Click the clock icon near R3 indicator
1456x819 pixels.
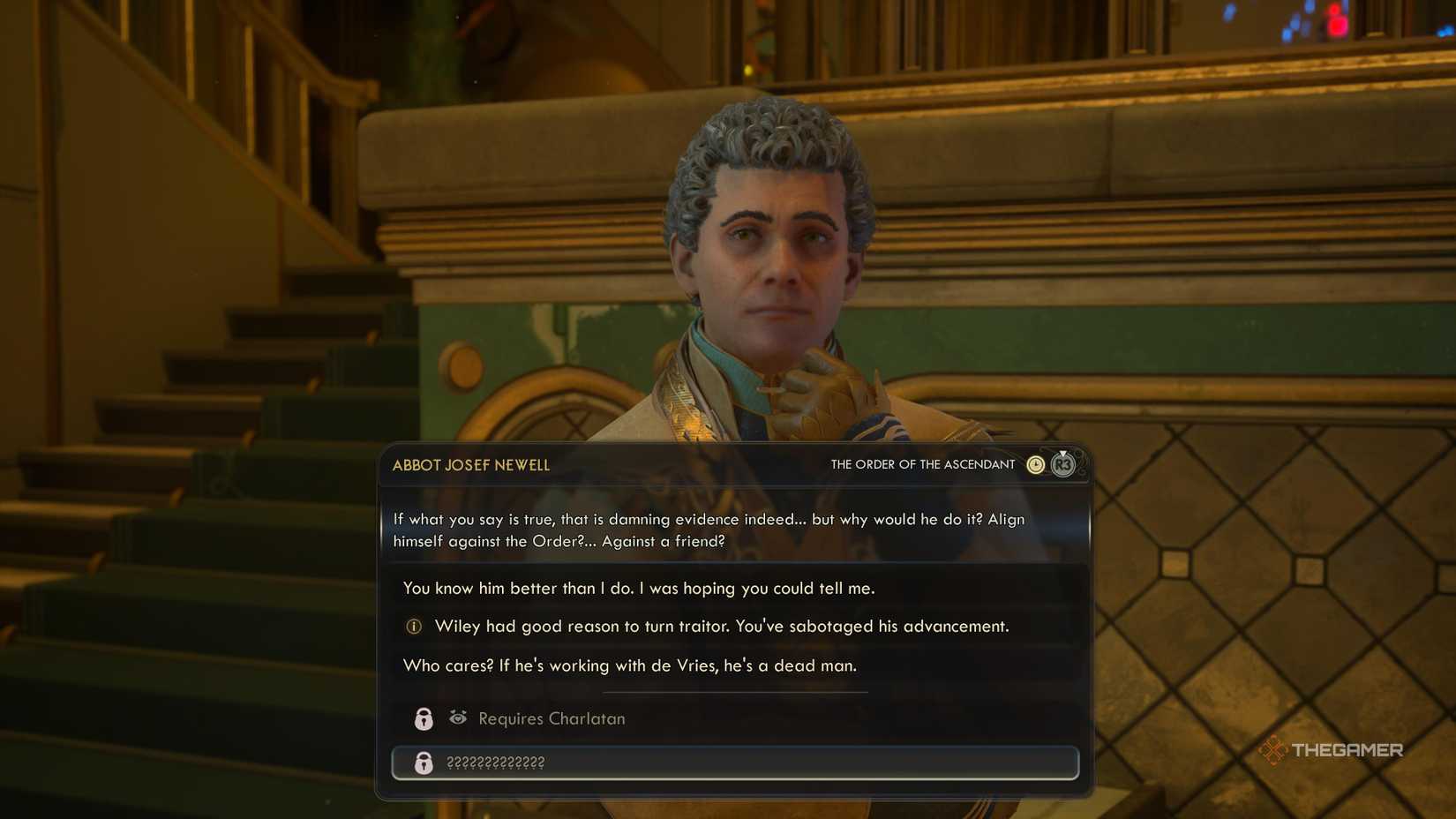click(1034, 463)
